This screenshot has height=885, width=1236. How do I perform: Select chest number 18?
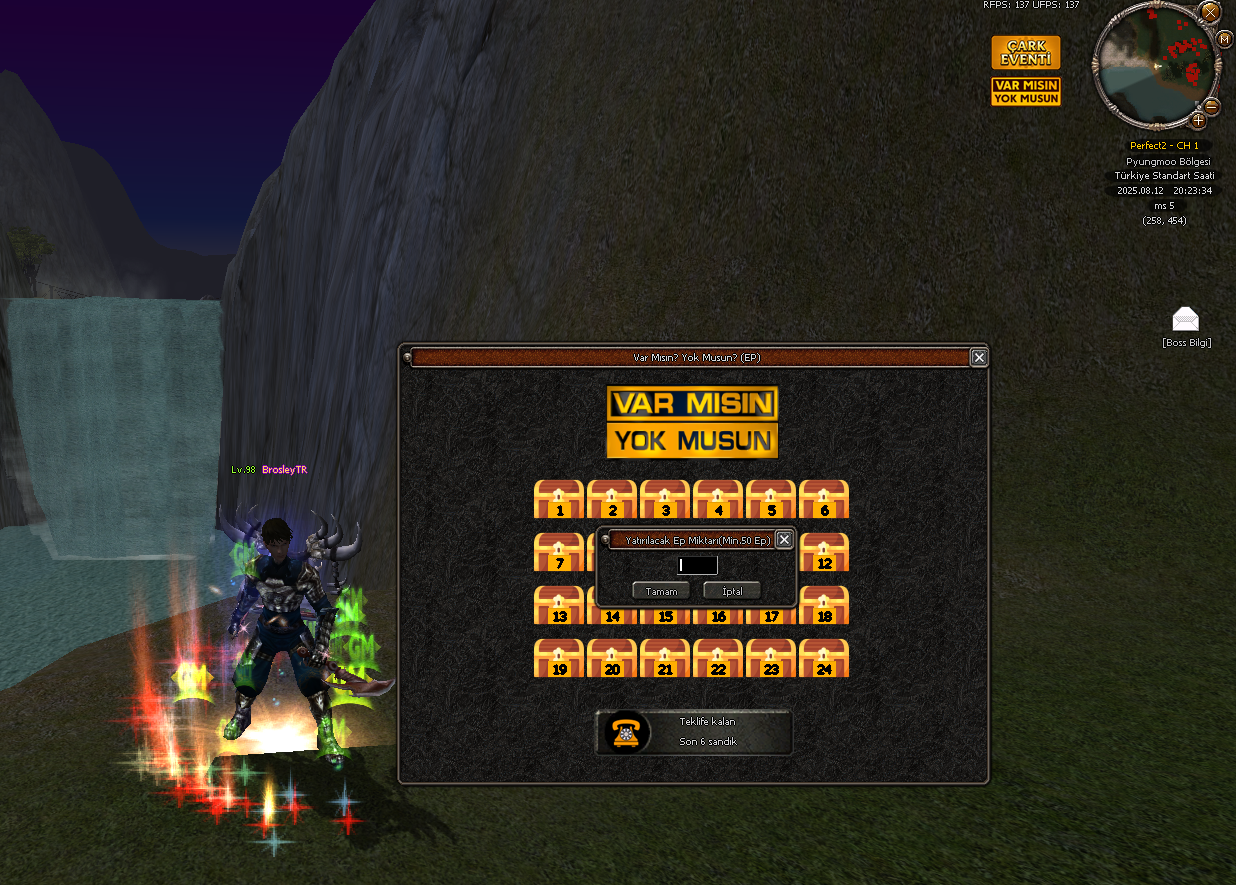point(824,605)
